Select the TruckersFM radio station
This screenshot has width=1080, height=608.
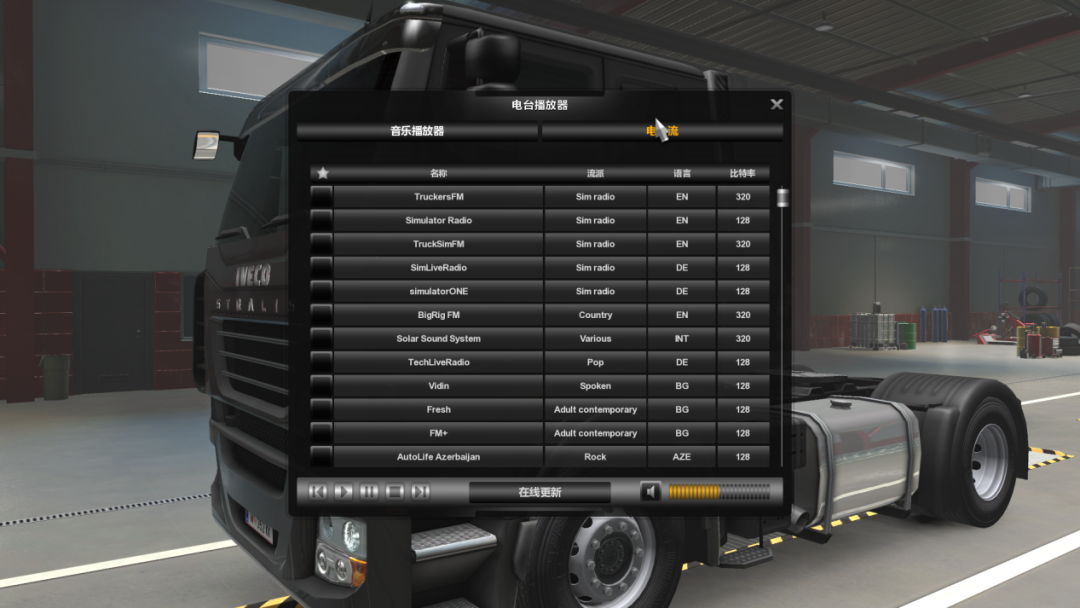pos(439,197)
